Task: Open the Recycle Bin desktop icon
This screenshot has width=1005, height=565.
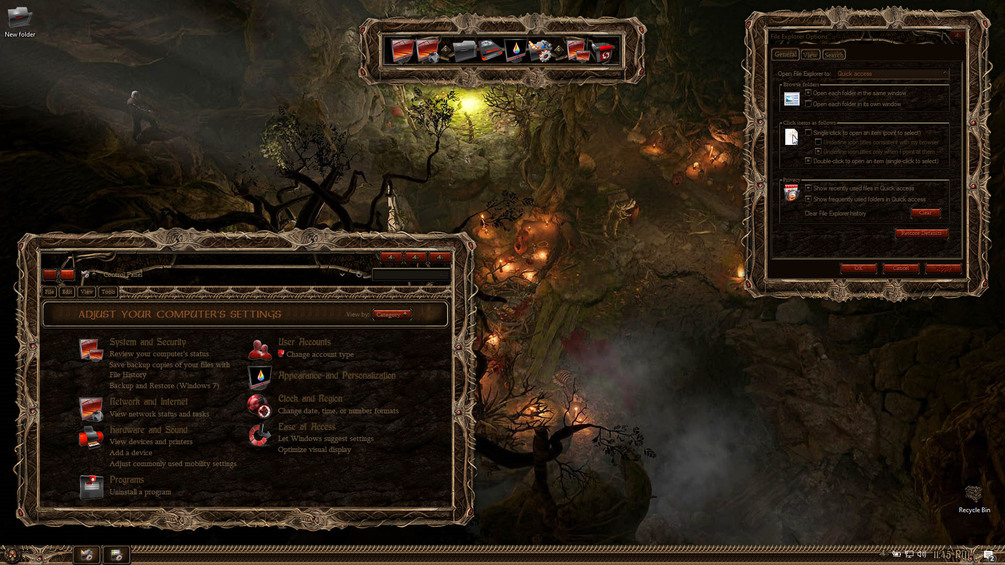Action: (973, 496)
